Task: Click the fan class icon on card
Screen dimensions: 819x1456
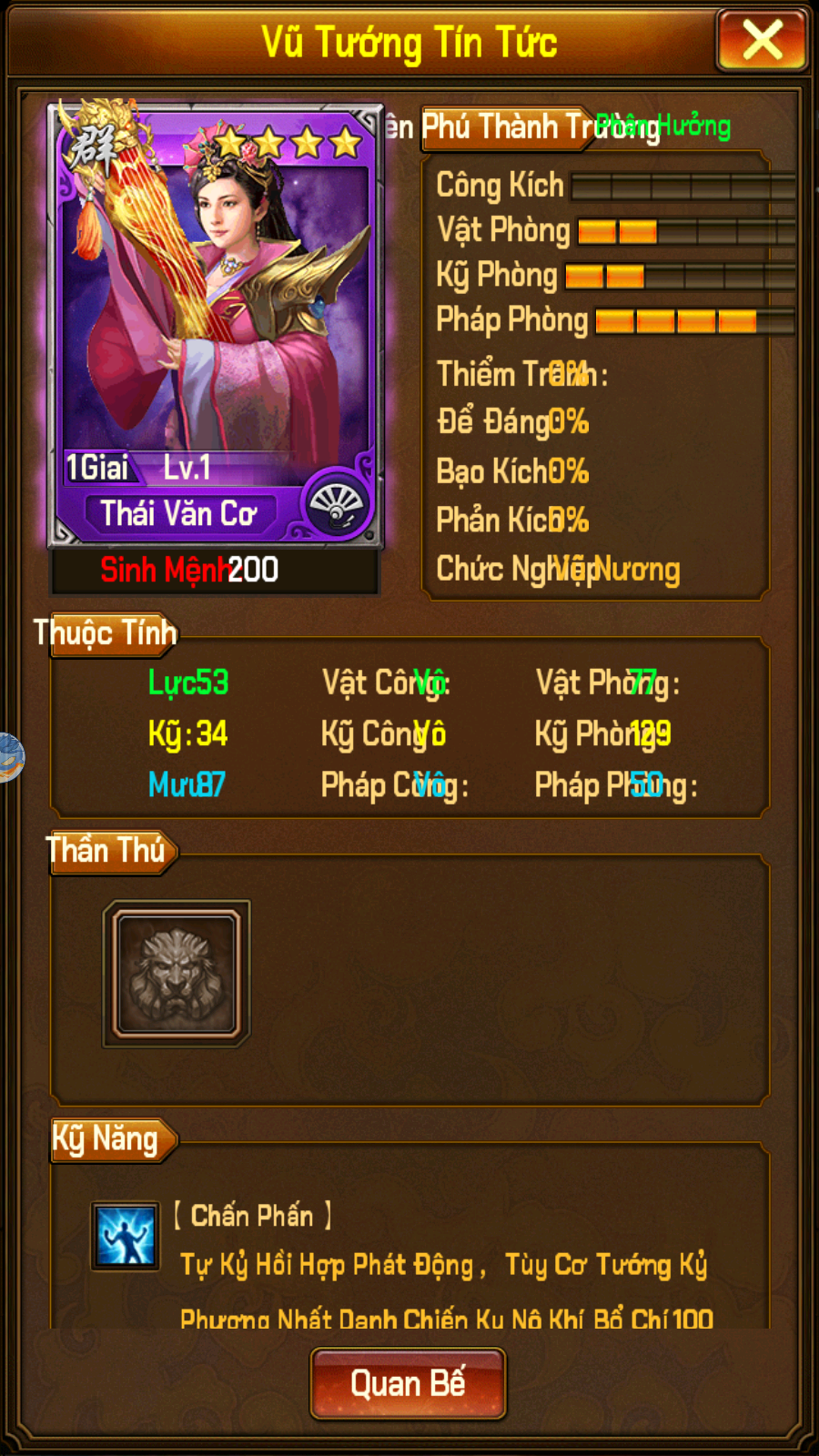Action: pos(337,505)
